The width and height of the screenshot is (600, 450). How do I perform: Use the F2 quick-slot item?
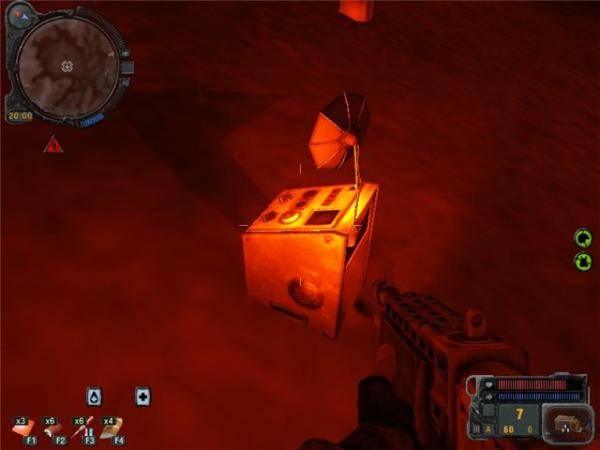click(51, 428)
